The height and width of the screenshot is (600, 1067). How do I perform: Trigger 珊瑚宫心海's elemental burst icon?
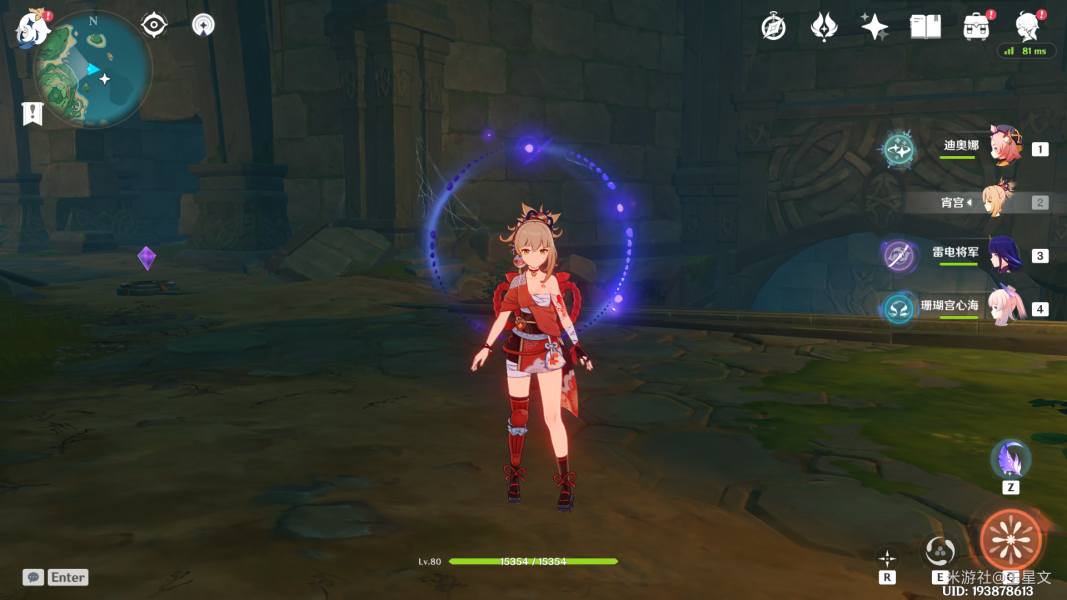click(898, 308)
